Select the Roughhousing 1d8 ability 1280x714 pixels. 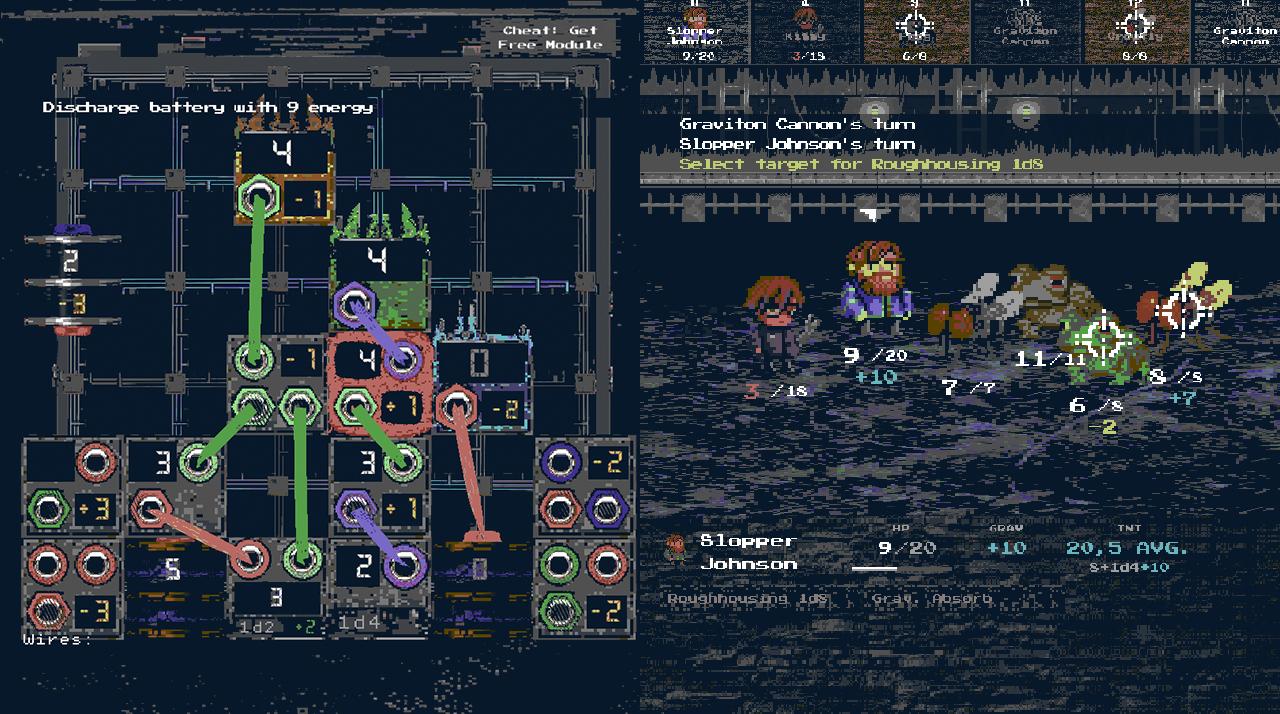(749, 598)
